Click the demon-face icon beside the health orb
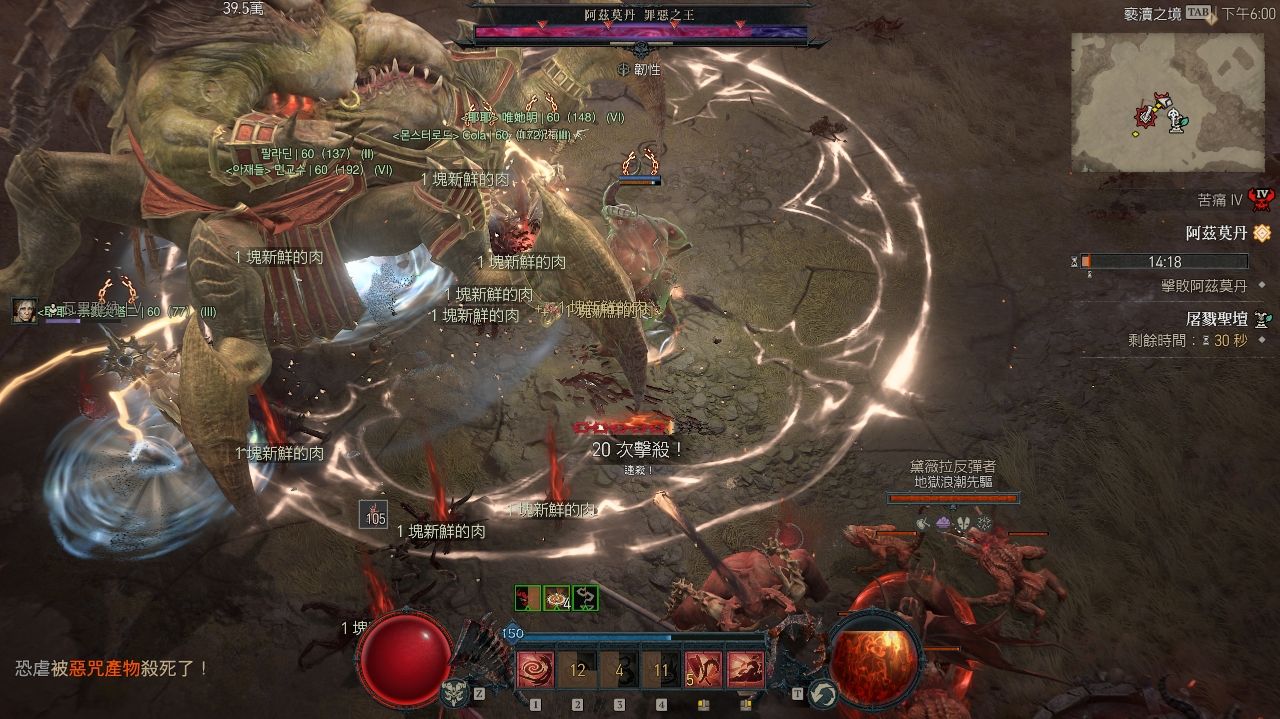The image size is (1280, 719). (456, 692)
